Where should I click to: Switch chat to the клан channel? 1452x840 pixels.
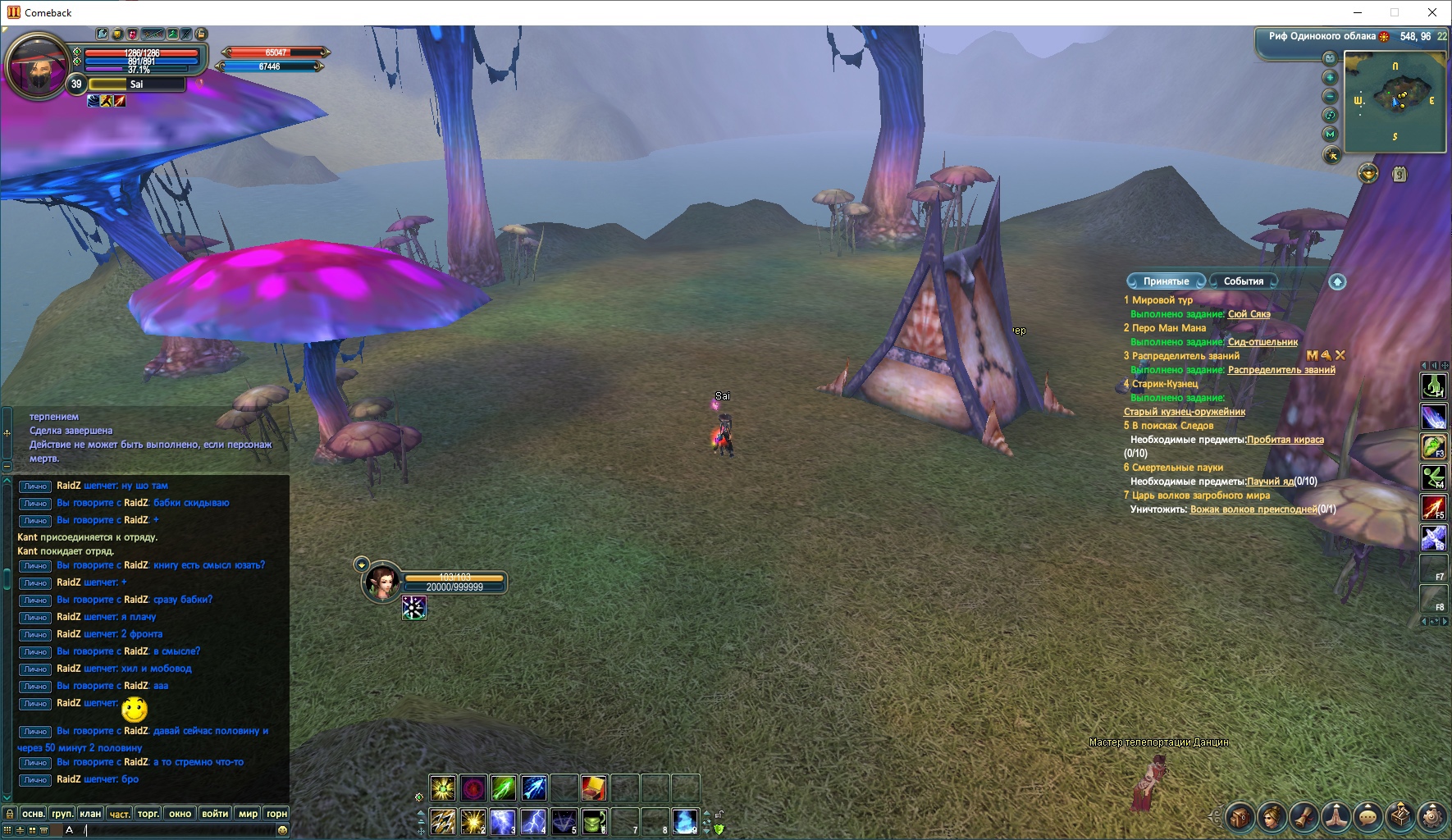click(90, 814)
